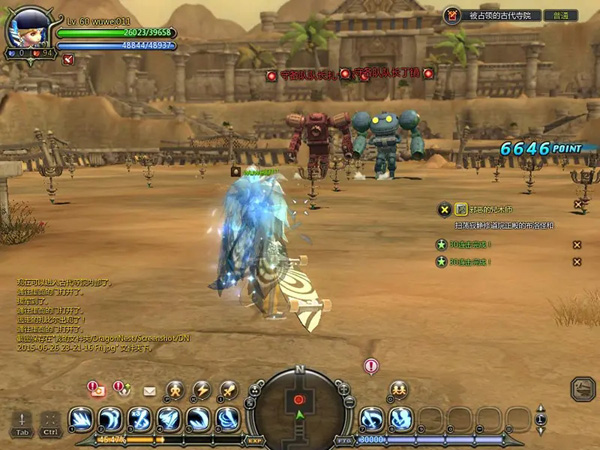This screenshot has height=450, width=600.
Task: Collapse the yellow X quest tracker toggle
Action: (x=445, y=209)
